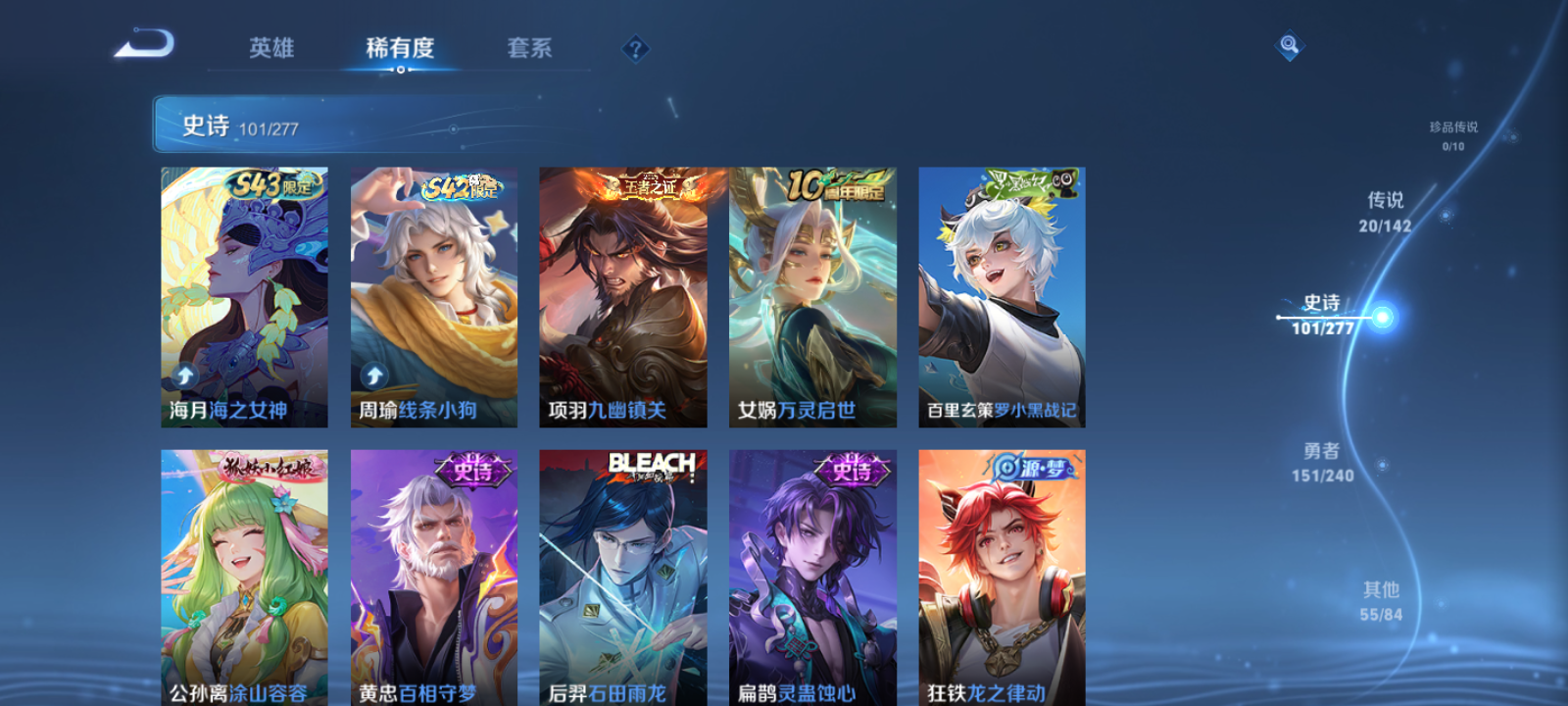1568x706 pixels.
Task: Open the help question mark icon
Action: point(638,48)
